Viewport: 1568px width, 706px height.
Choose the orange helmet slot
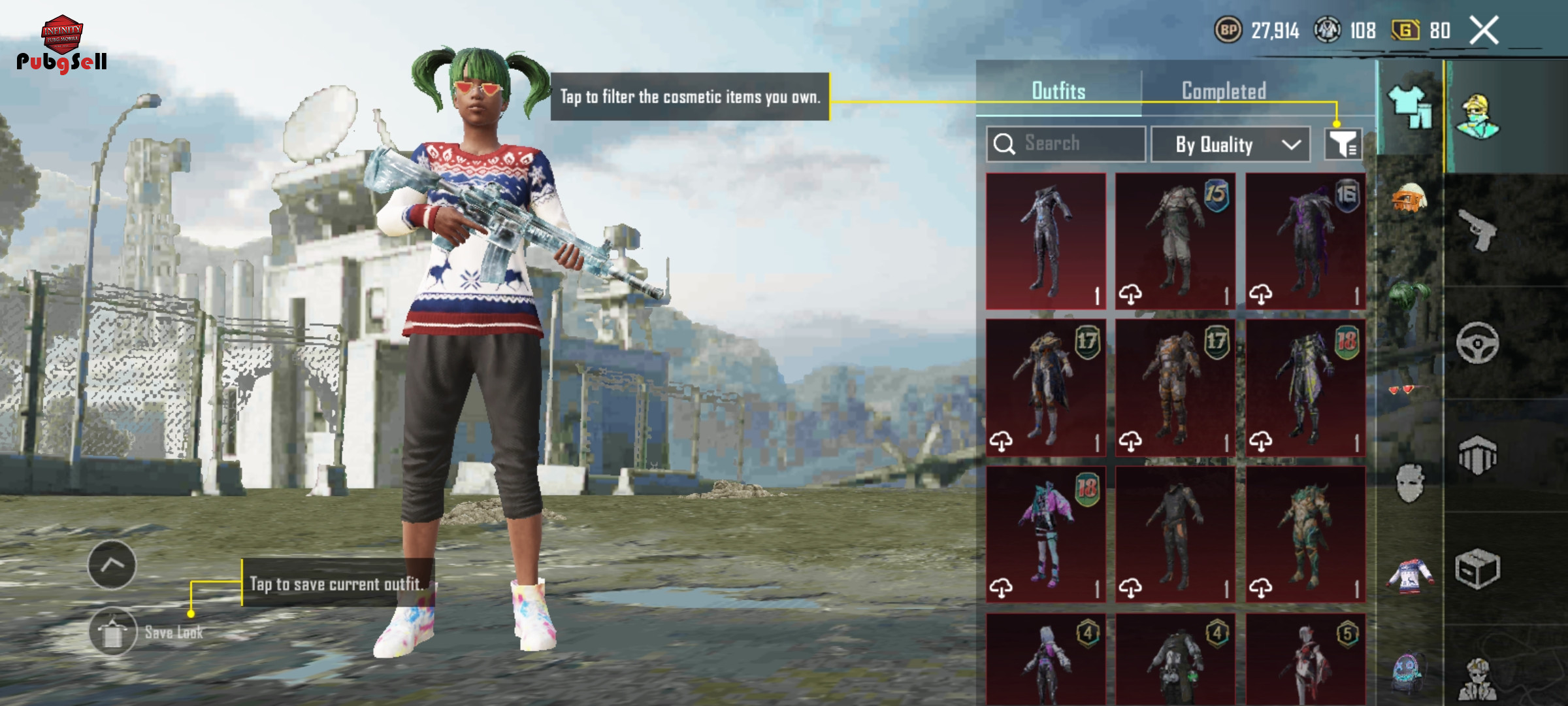[x=1409, y=198]
